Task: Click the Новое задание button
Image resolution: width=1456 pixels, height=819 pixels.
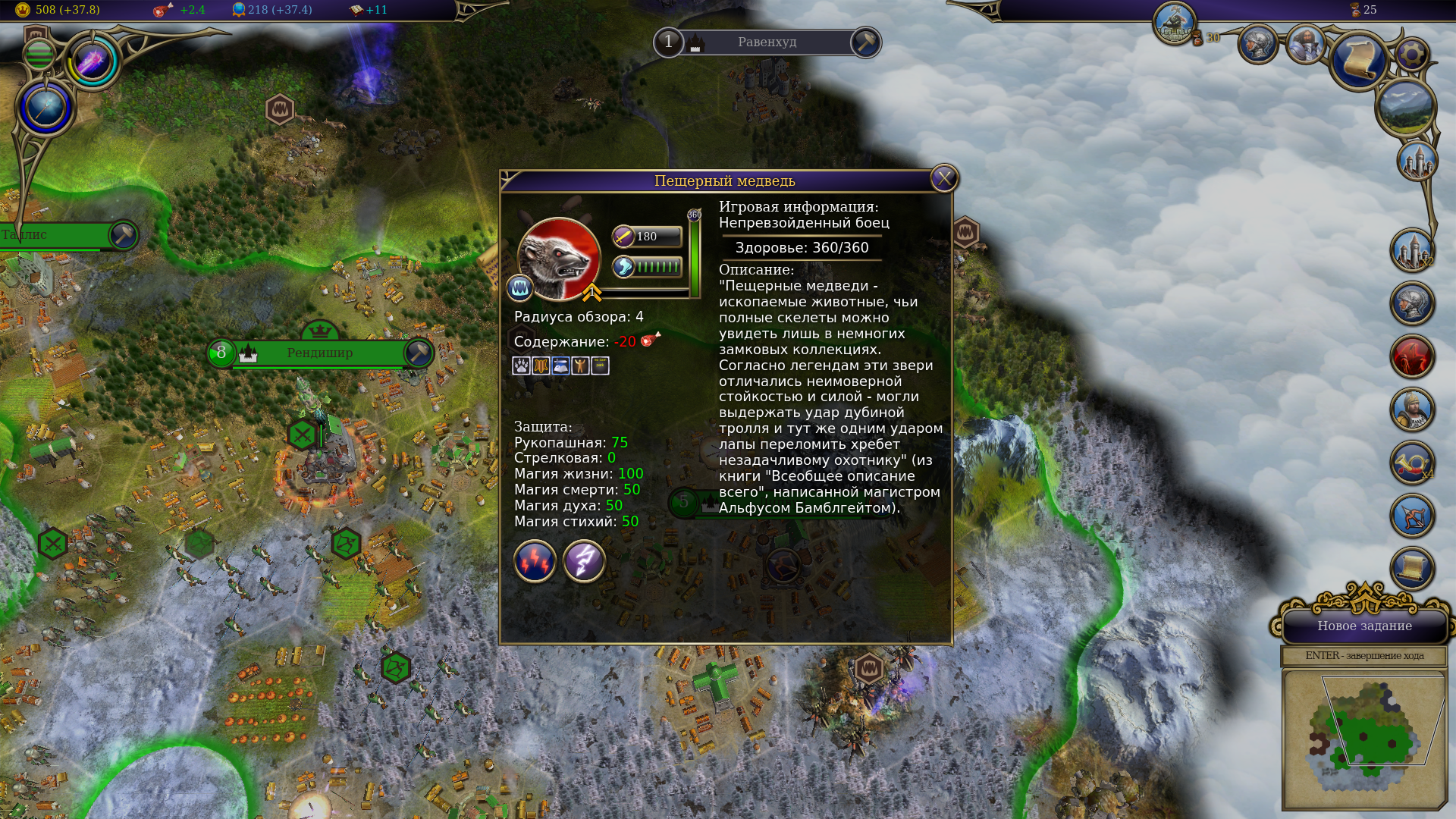Action: 1364,626
